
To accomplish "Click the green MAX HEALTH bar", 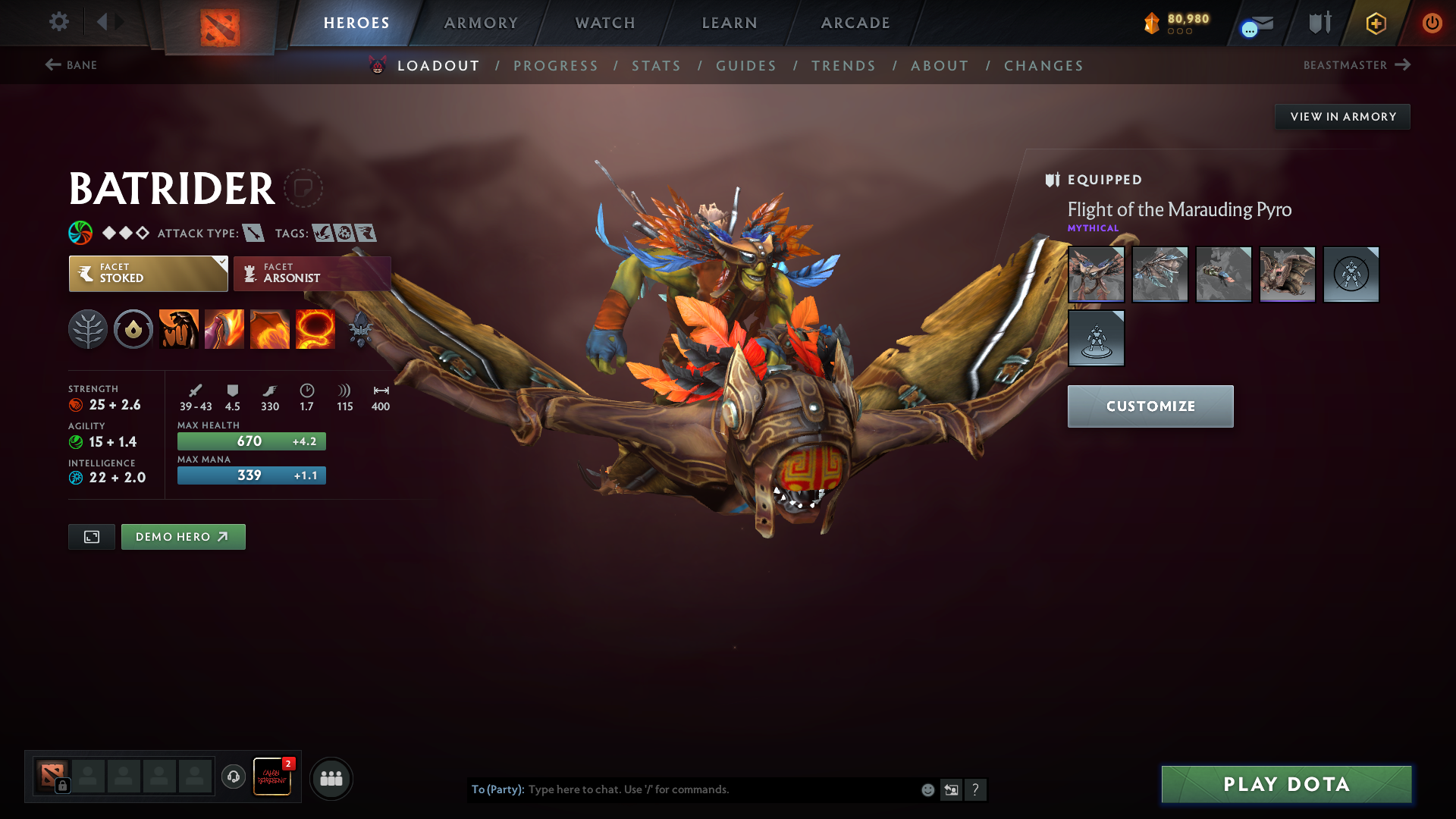I will [251, 441].
